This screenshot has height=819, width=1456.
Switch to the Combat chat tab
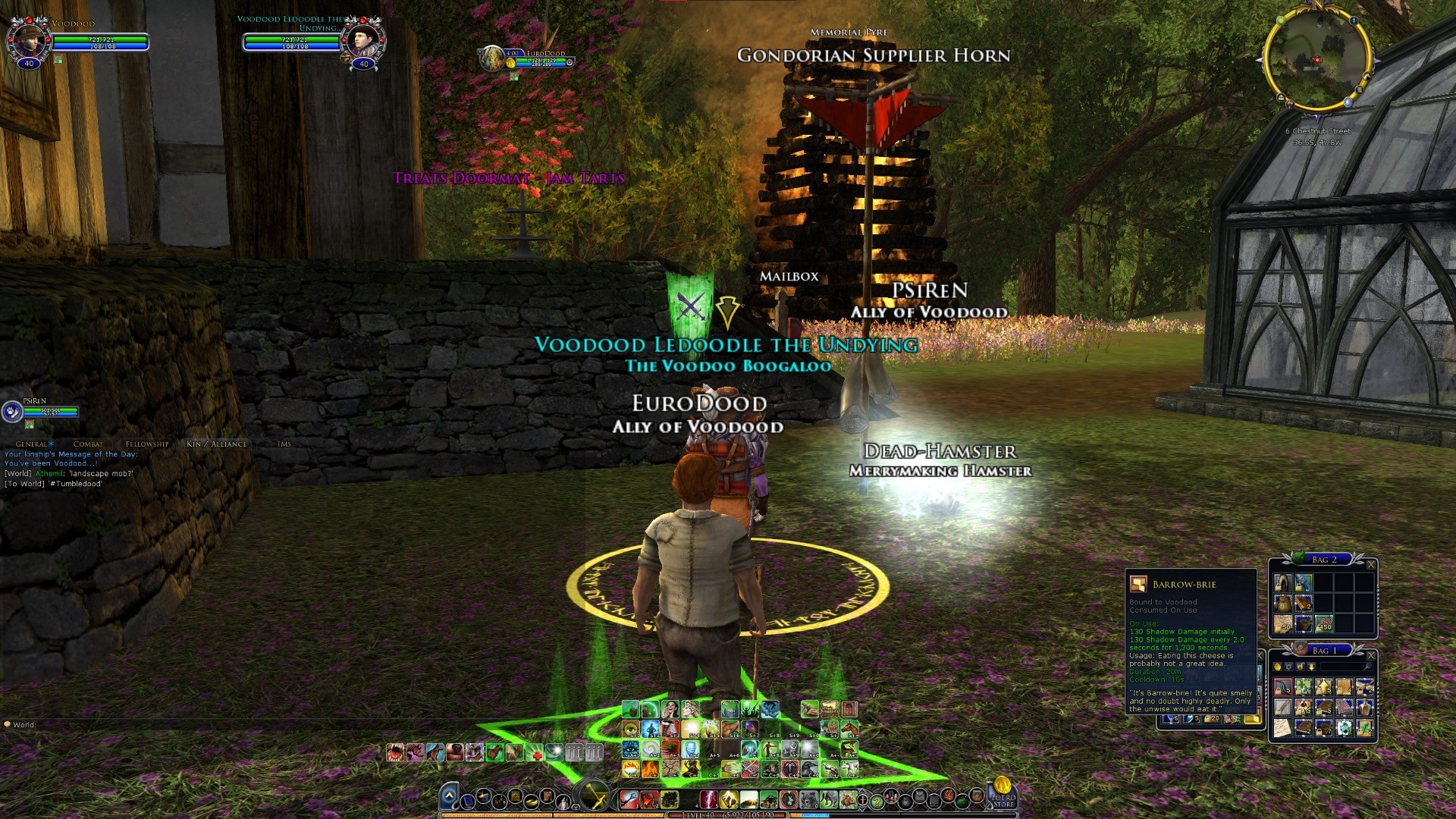click(x=88, y=444)
